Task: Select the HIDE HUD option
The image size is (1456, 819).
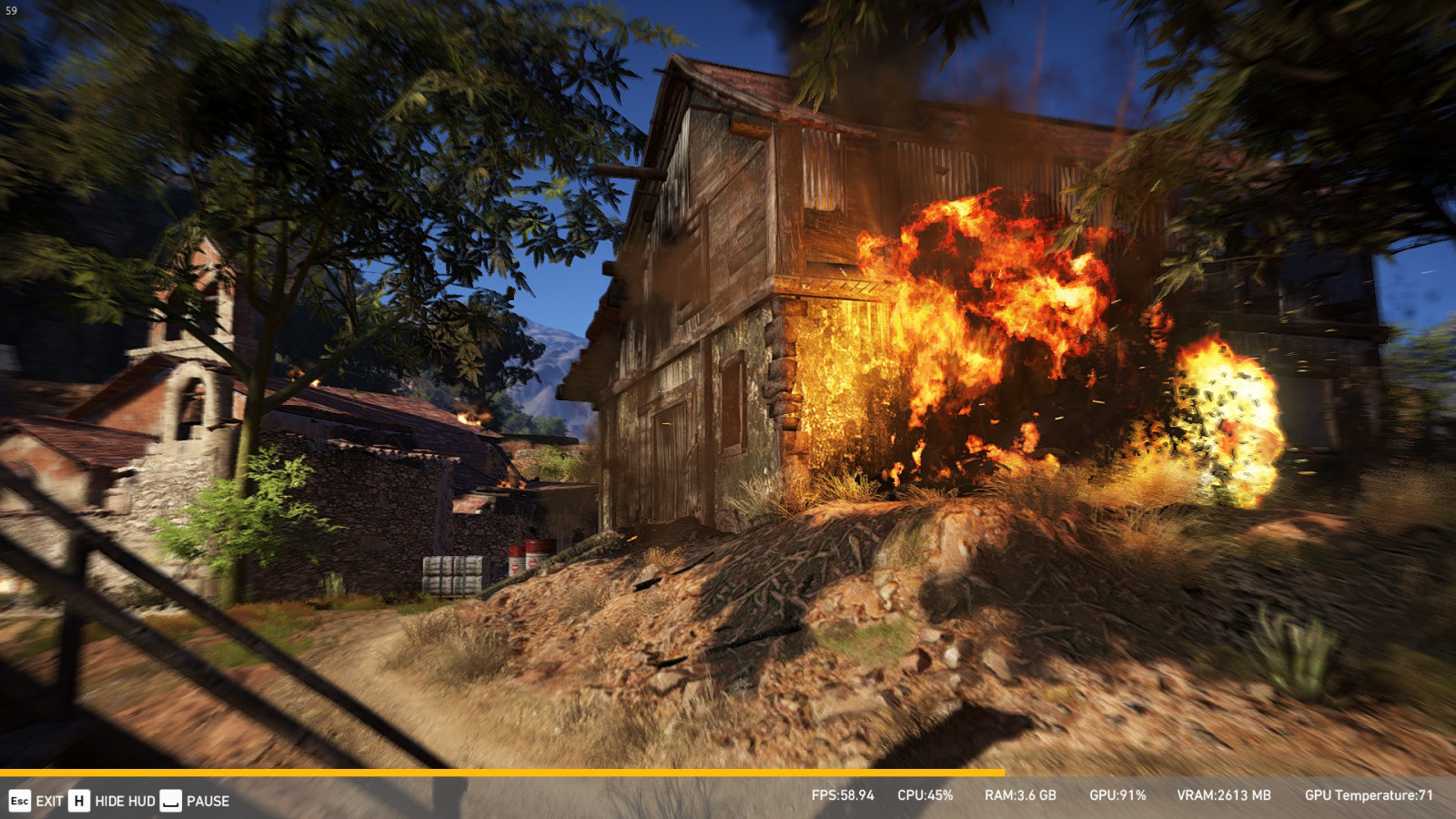Action: pyautogui.click(x=125, y=801)
